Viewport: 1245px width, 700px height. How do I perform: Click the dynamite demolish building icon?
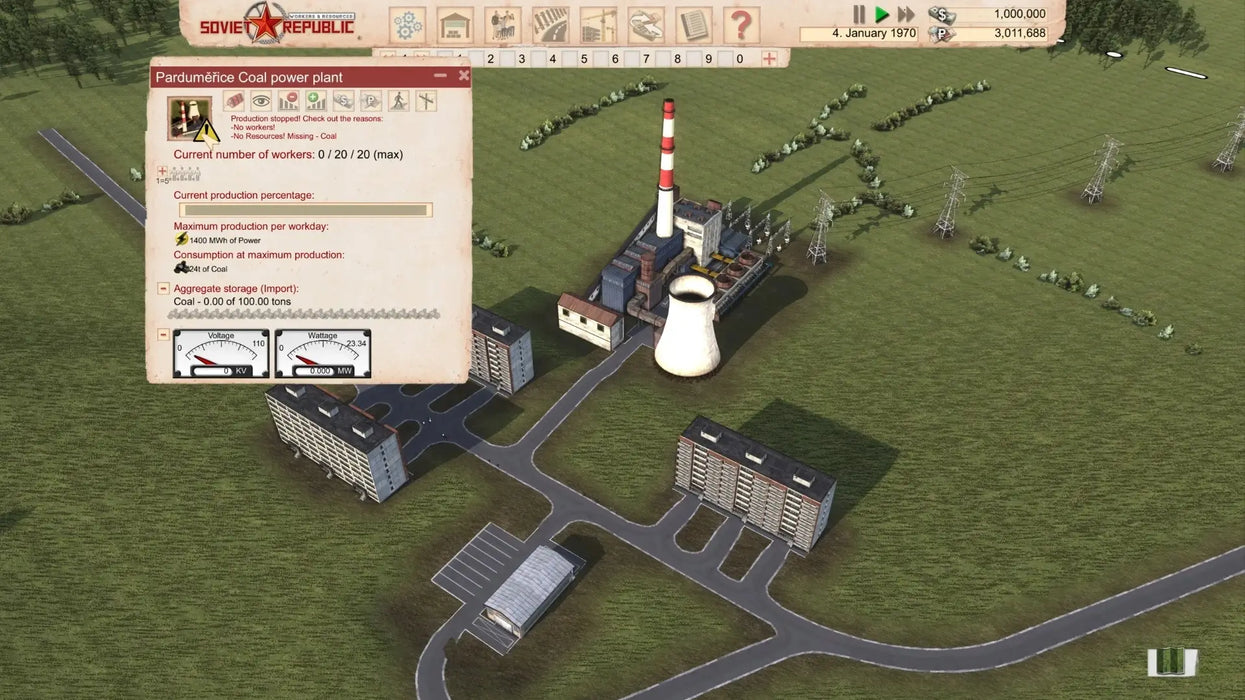click(233, 101)
